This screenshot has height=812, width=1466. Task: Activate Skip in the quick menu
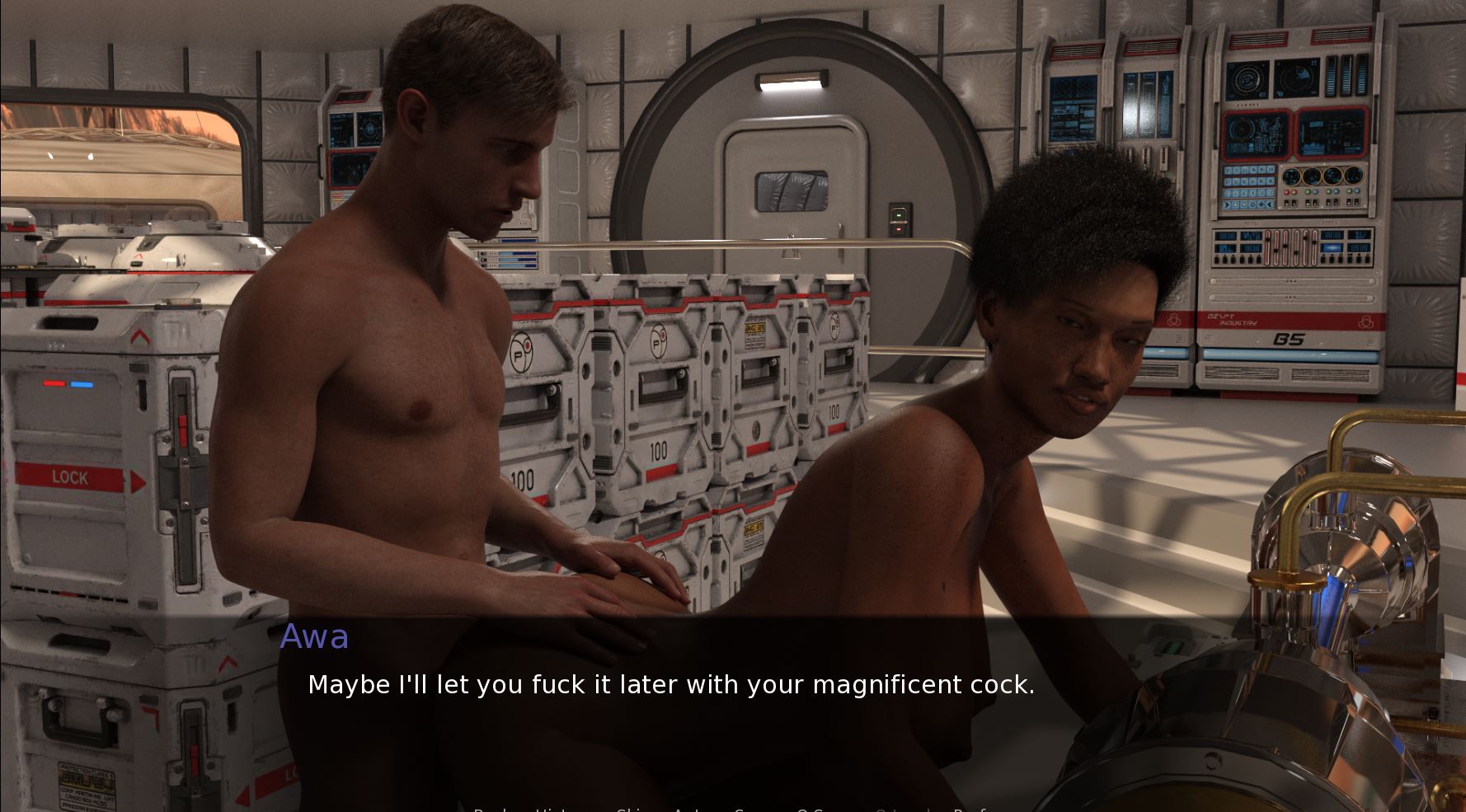pyautogui.click(x=635, y=810)
